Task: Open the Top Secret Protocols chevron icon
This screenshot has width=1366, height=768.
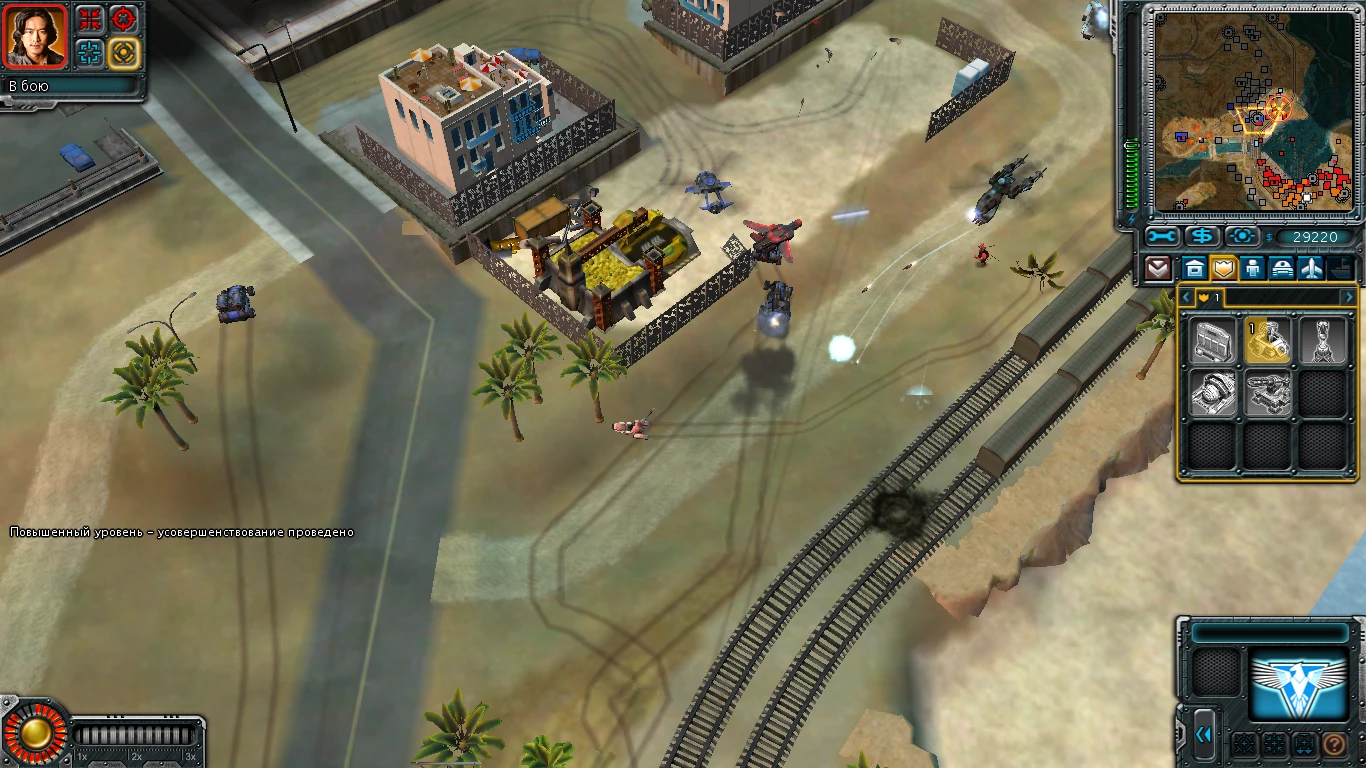Action: (1157, 268)
